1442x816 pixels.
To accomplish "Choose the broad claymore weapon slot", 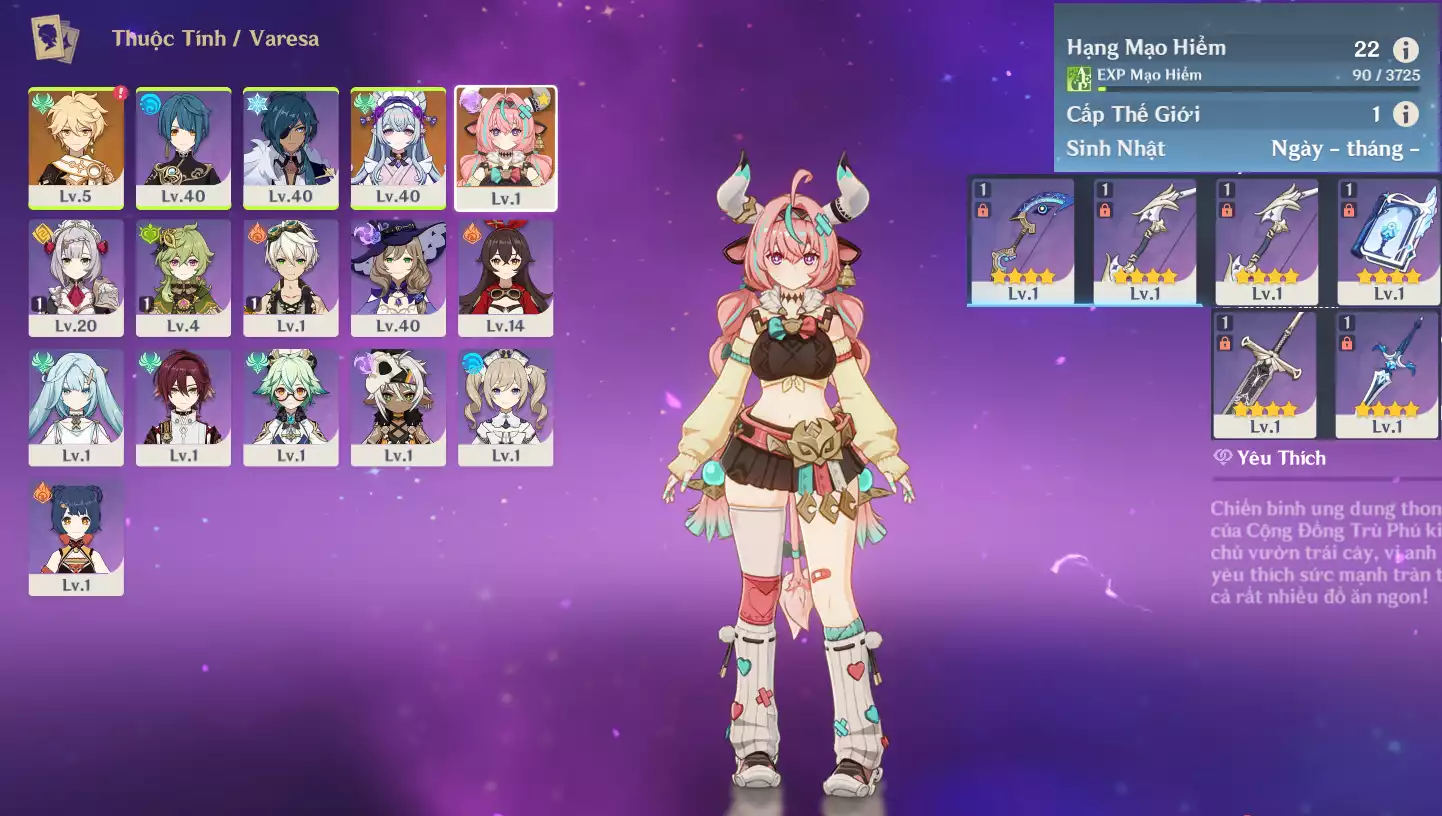I will pyautogui.click(x=1264, y=373).
